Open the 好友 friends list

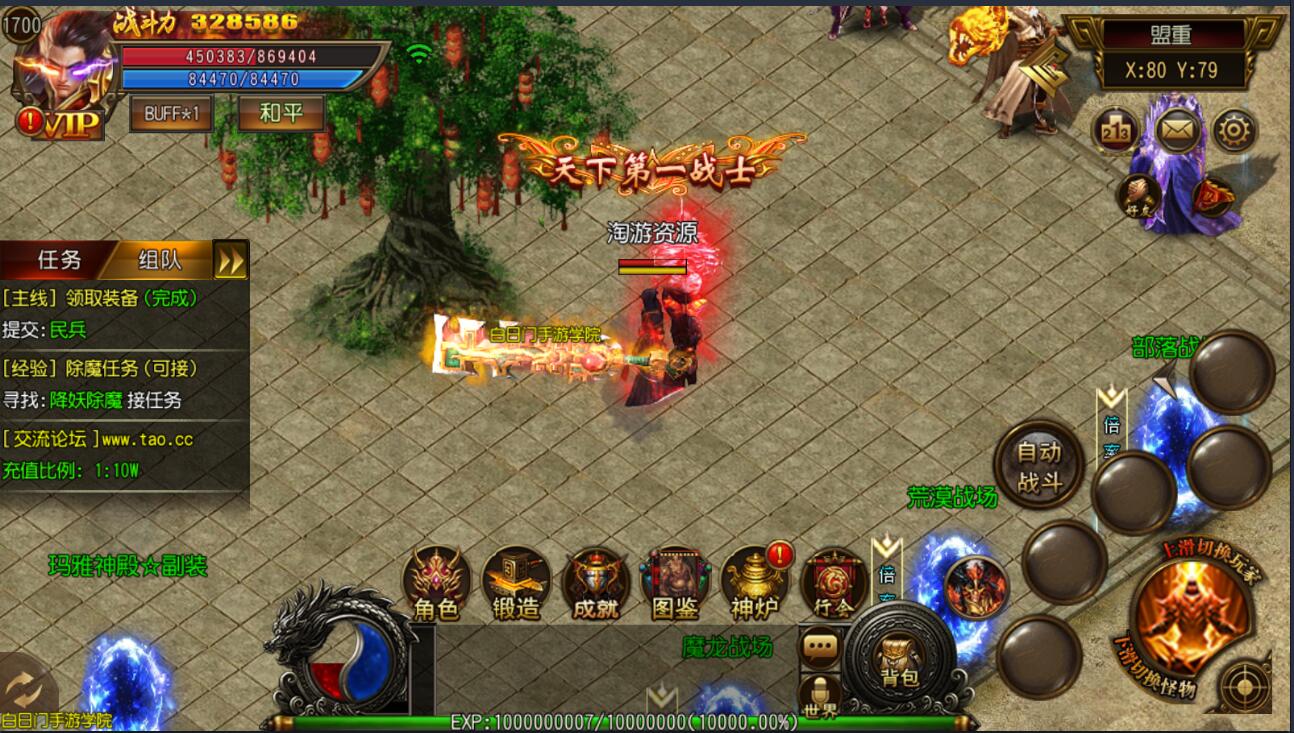point(1138,195)
